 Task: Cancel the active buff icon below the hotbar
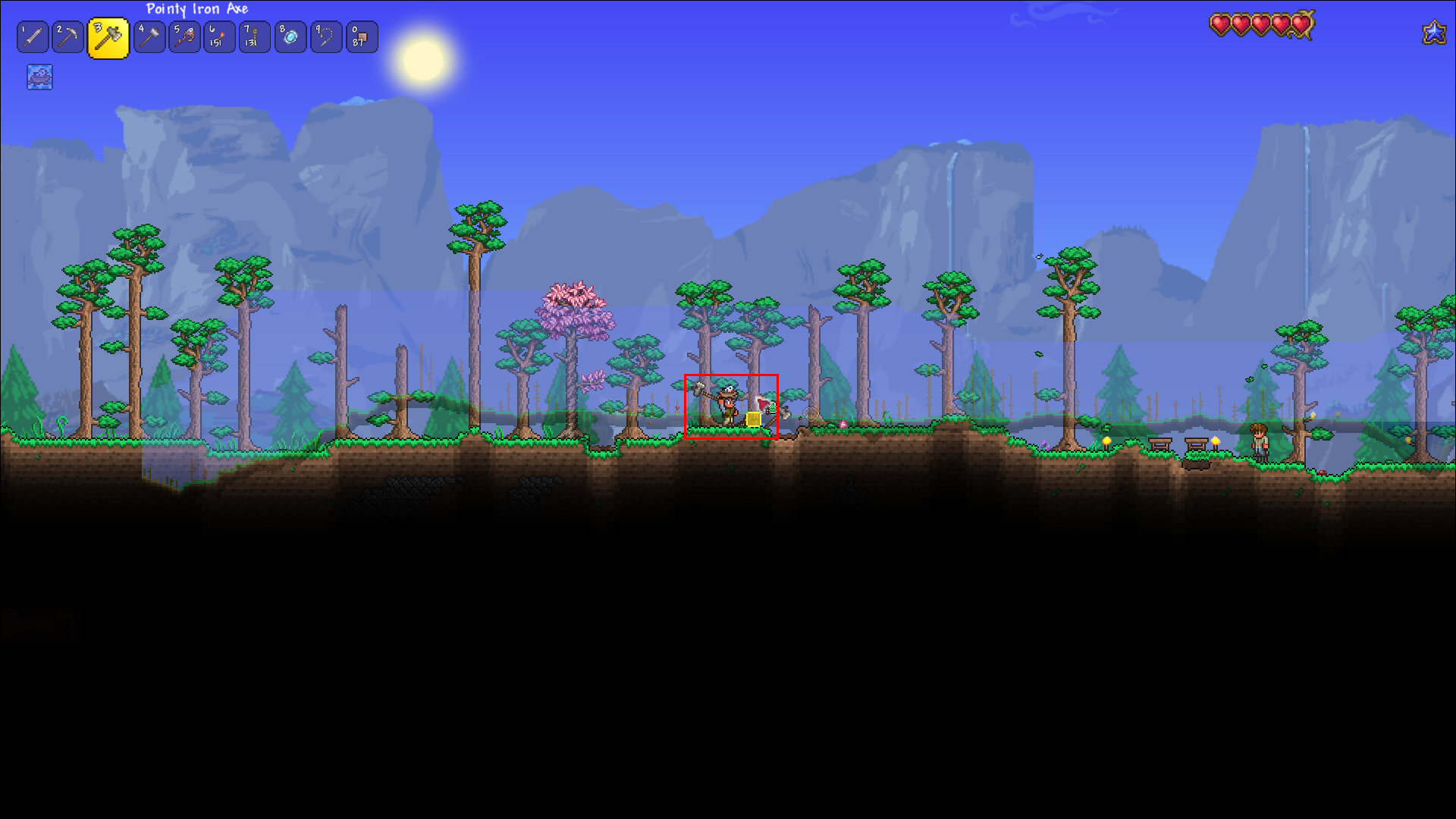tap(39, 77)
